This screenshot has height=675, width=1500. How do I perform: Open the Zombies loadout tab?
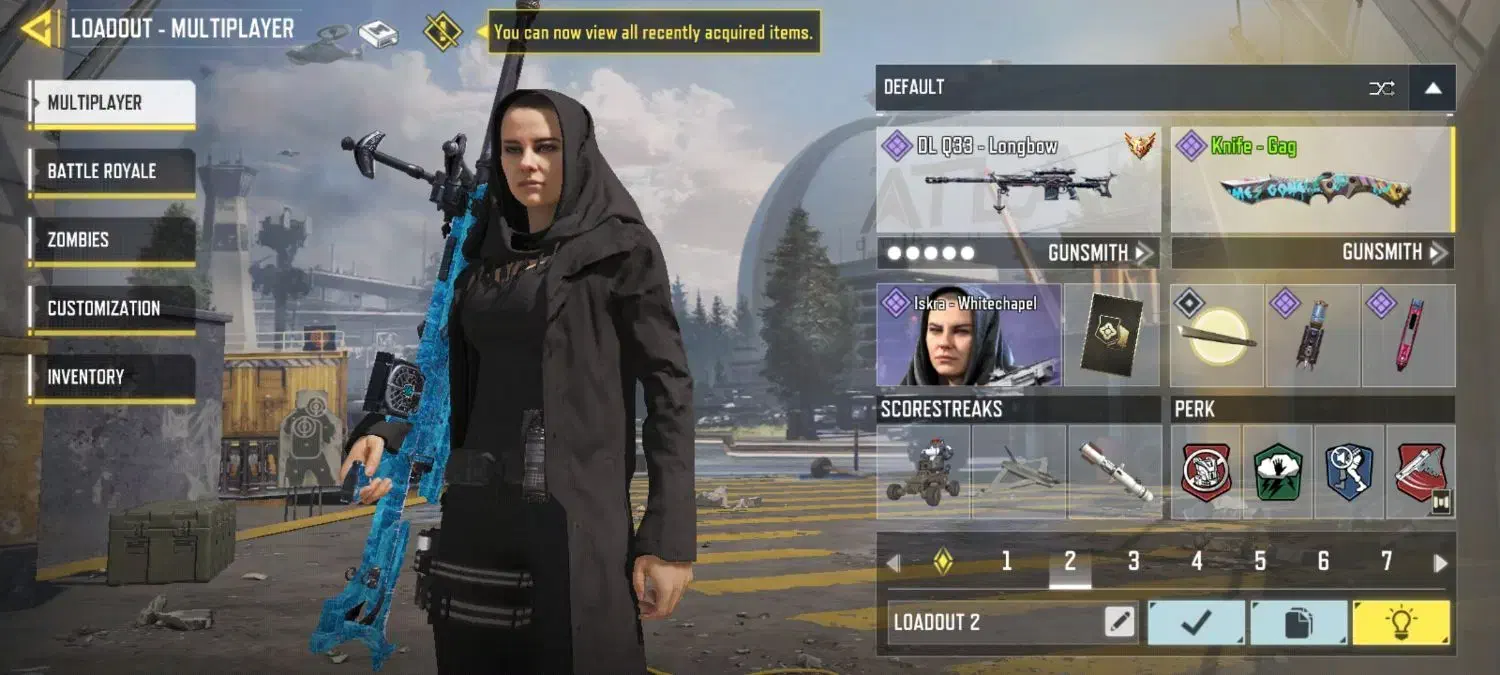(x=111, y=240)
